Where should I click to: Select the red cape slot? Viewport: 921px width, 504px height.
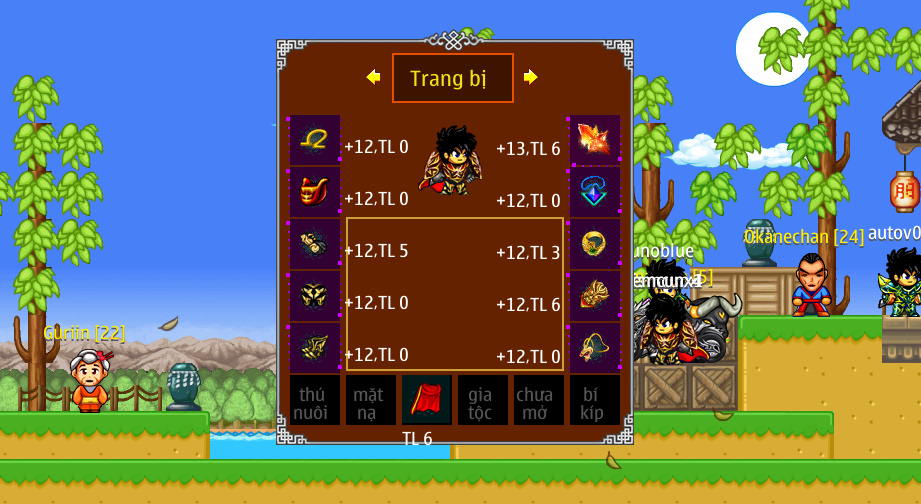(427, 400)
